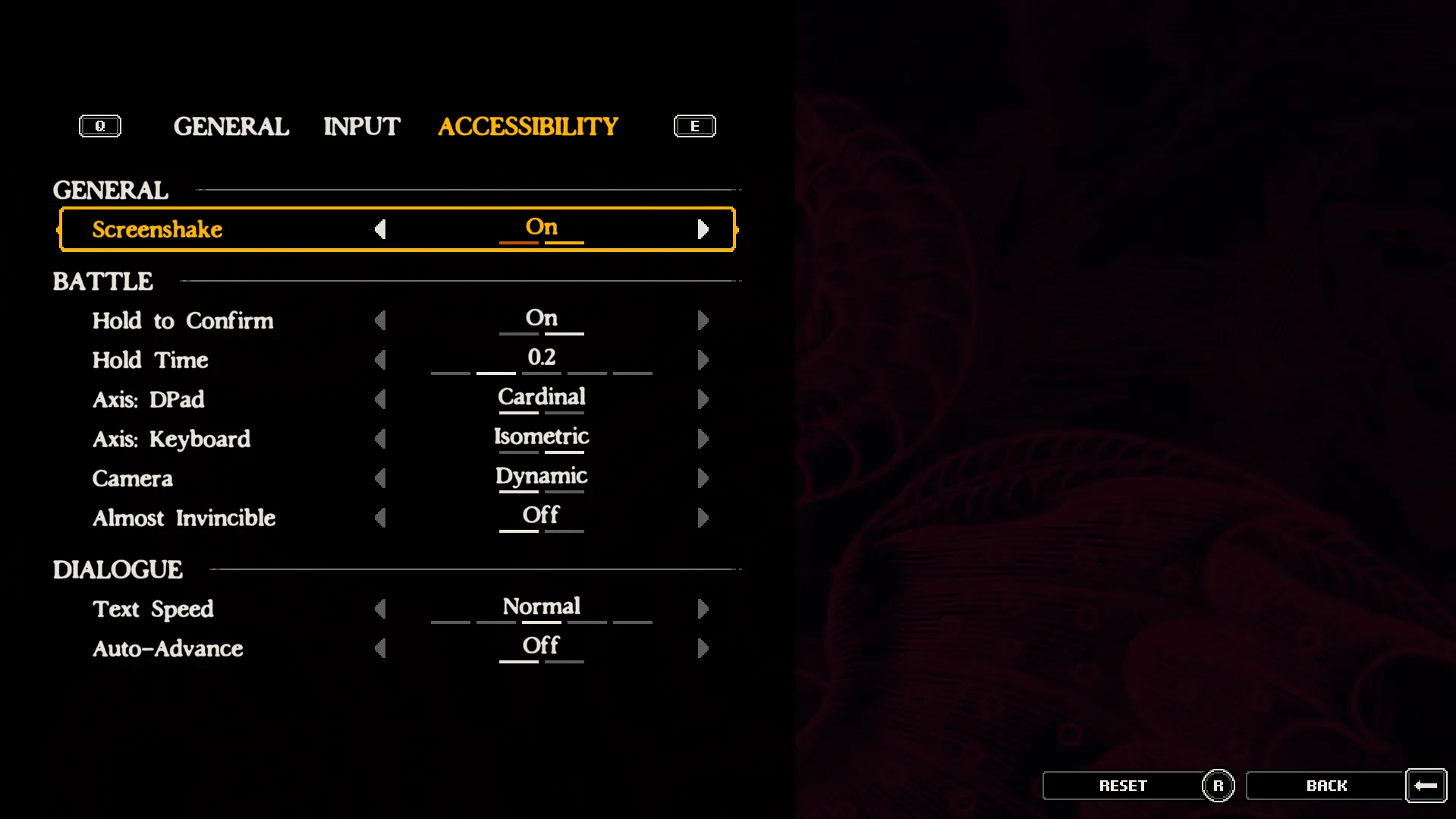This screenshot has height=819, width=1456.
Task: Change Axis: DPad using the right arrow
Action: point(703,399)
